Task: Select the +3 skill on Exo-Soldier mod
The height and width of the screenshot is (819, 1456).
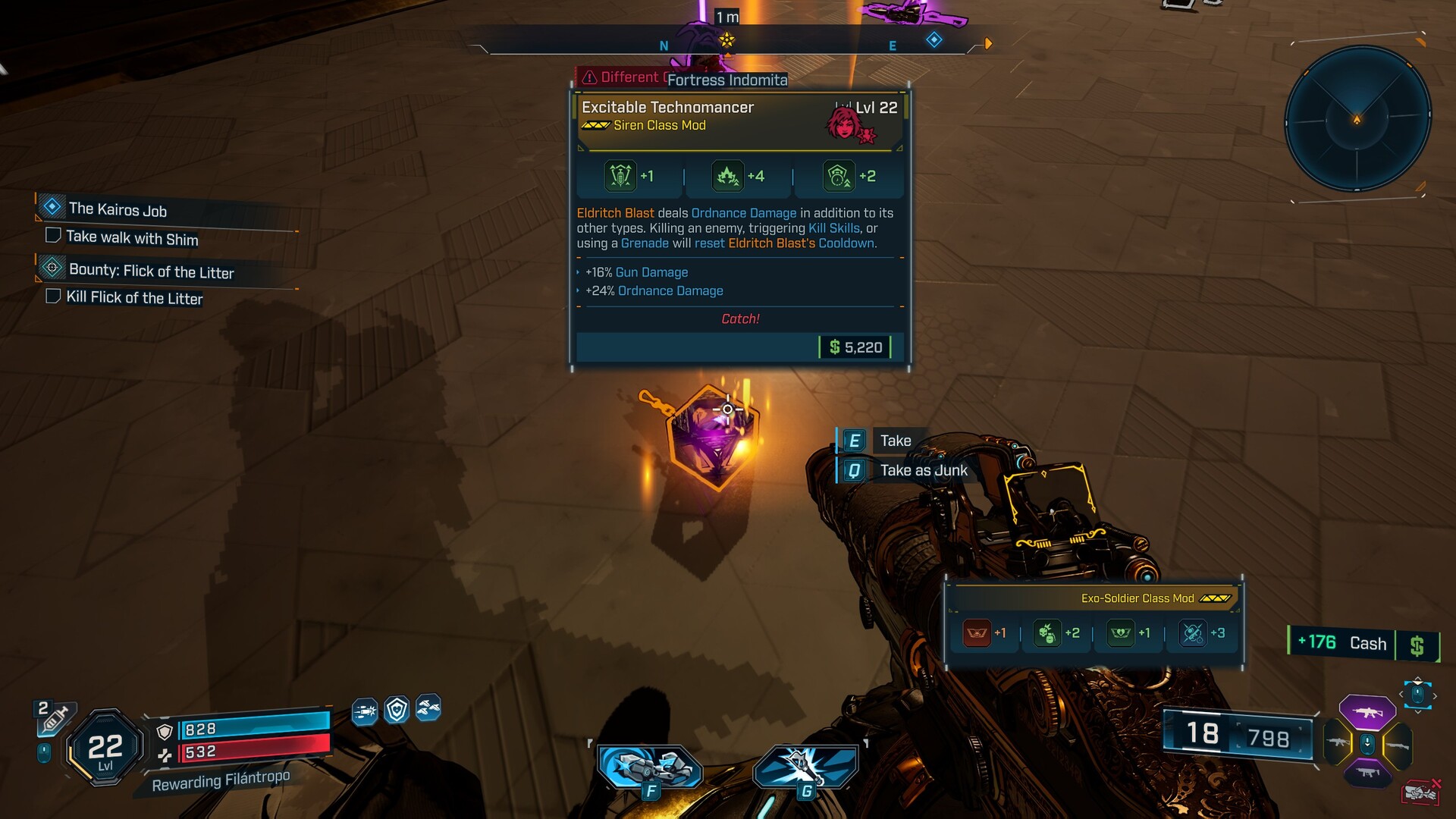Action: [1192, 633]
